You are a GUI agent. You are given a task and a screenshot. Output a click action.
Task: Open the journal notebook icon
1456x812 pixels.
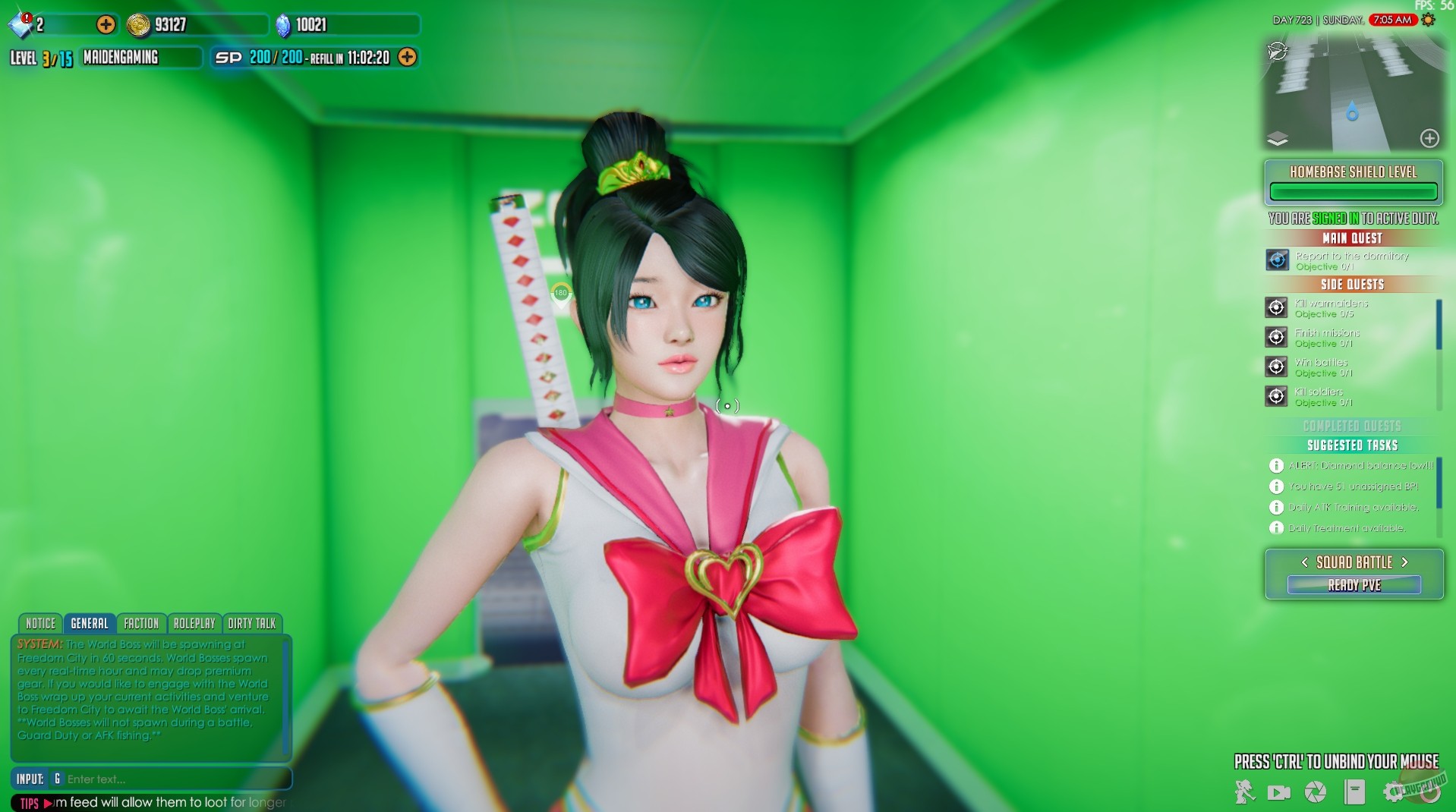(x=1355, y=792)
